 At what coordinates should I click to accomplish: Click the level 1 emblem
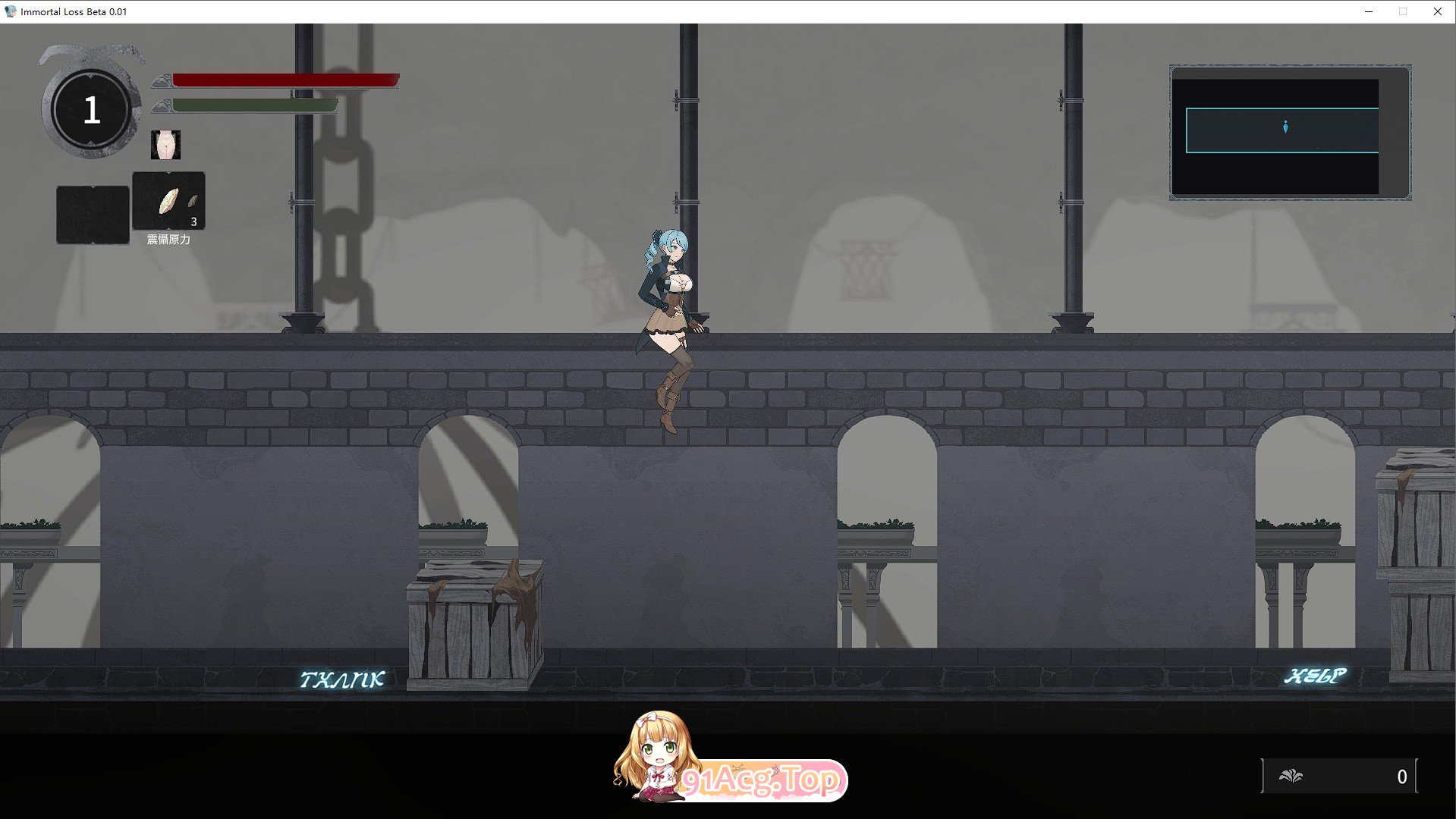pyautogui.click(x=90, y=108)
